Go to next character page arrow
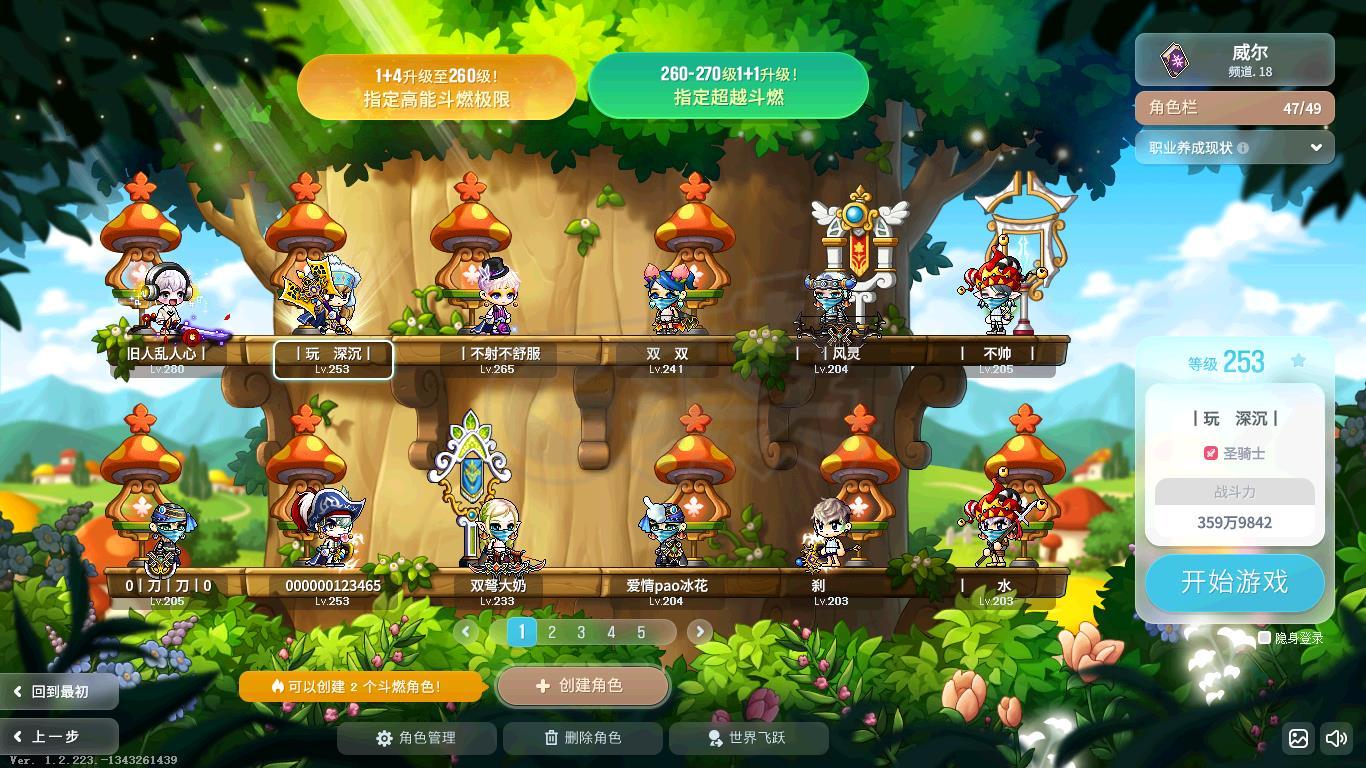Image resolution: width=1366 pixels, height=768 pixels. (699, 631)
